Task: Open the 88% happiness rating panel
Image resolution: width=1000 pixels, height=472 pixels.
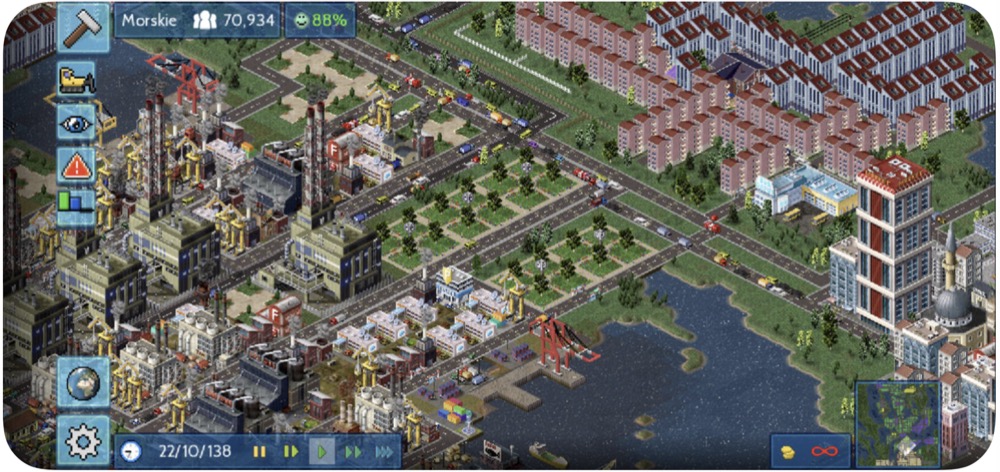Action: (x=322, y=19)
